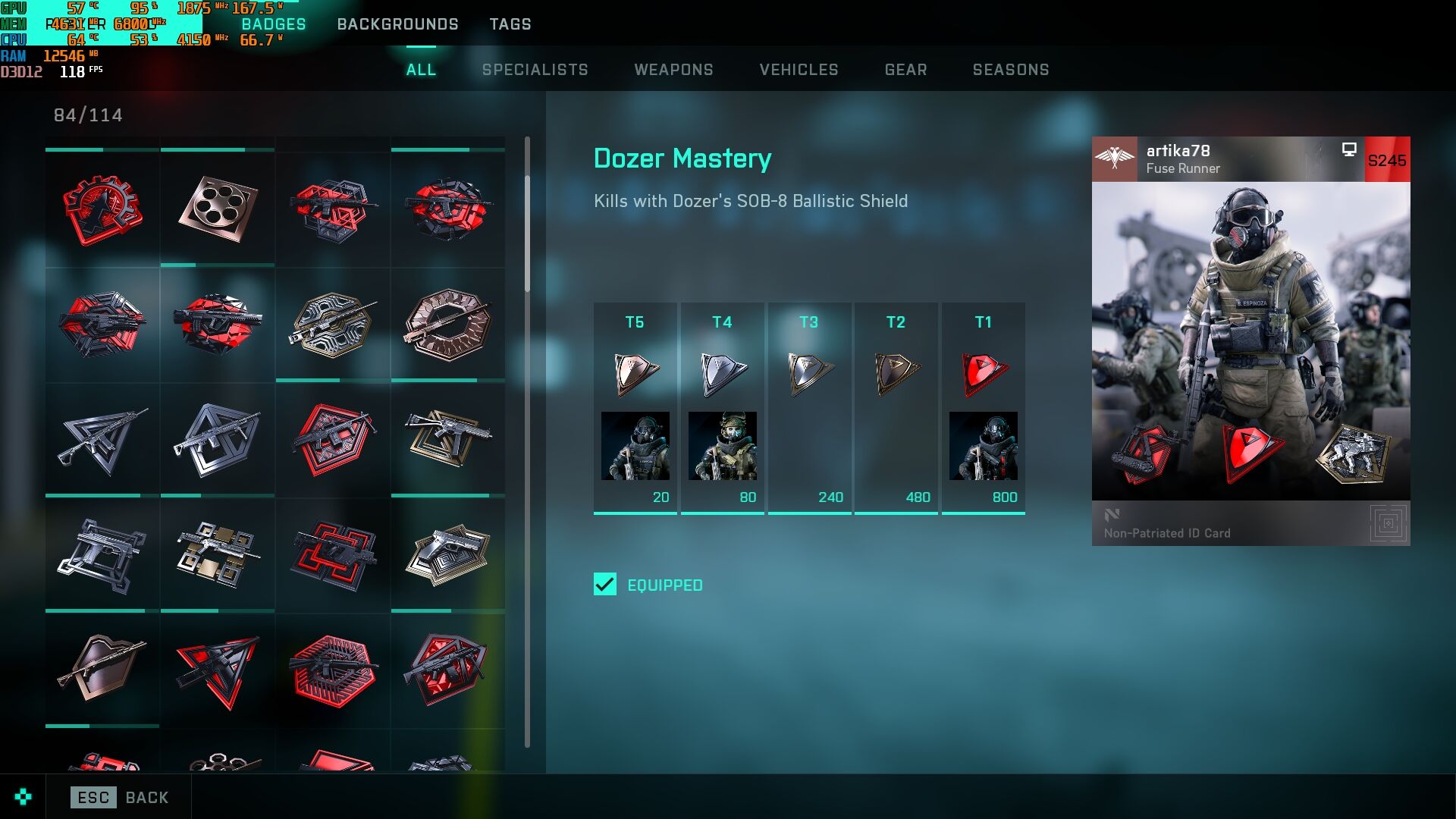Select the T5 Dozer Mastery tier

[x=635, y=408]
